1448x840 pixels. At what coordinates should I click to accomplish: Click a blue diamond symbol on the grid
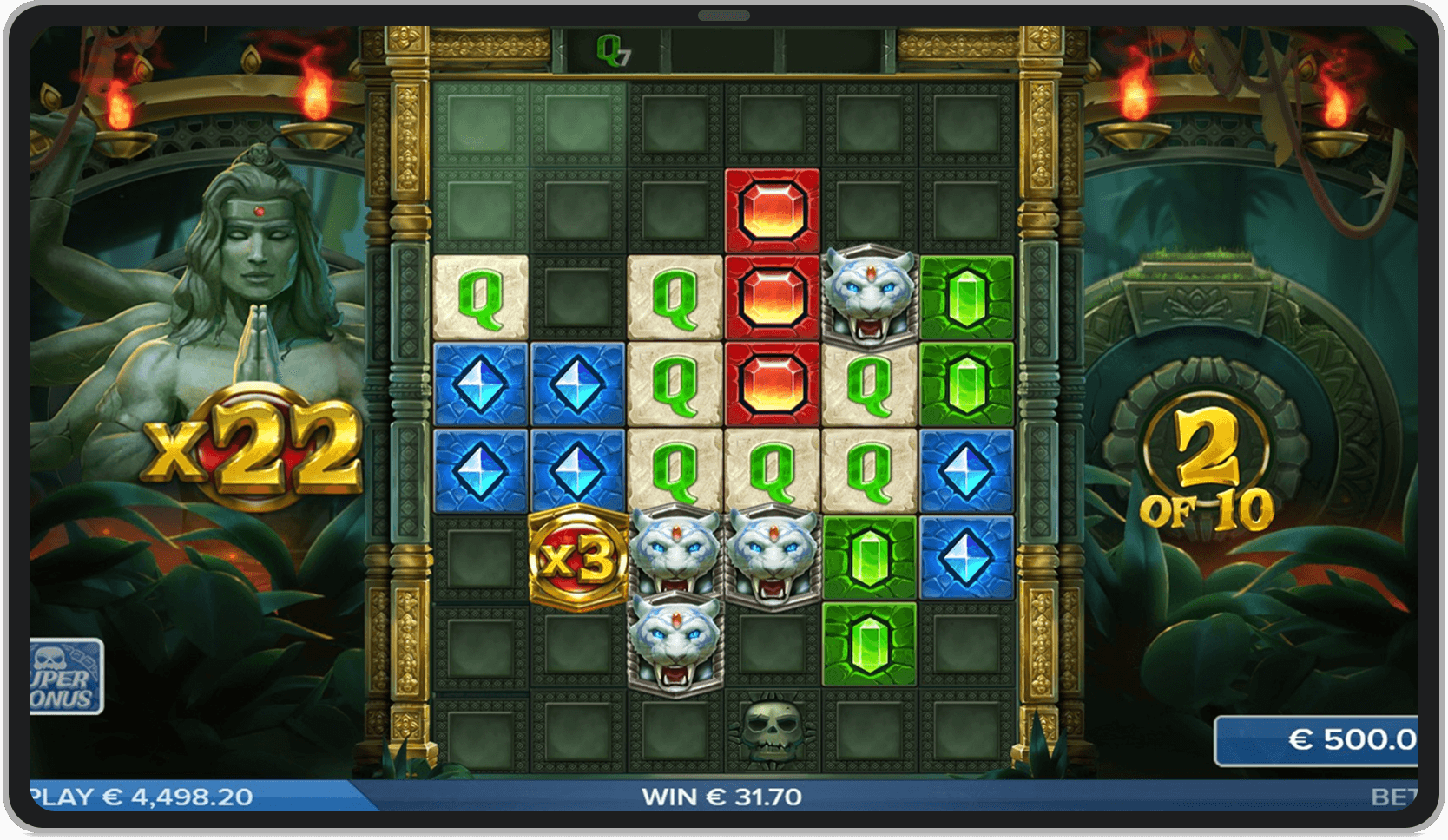[x=483, y=380]
